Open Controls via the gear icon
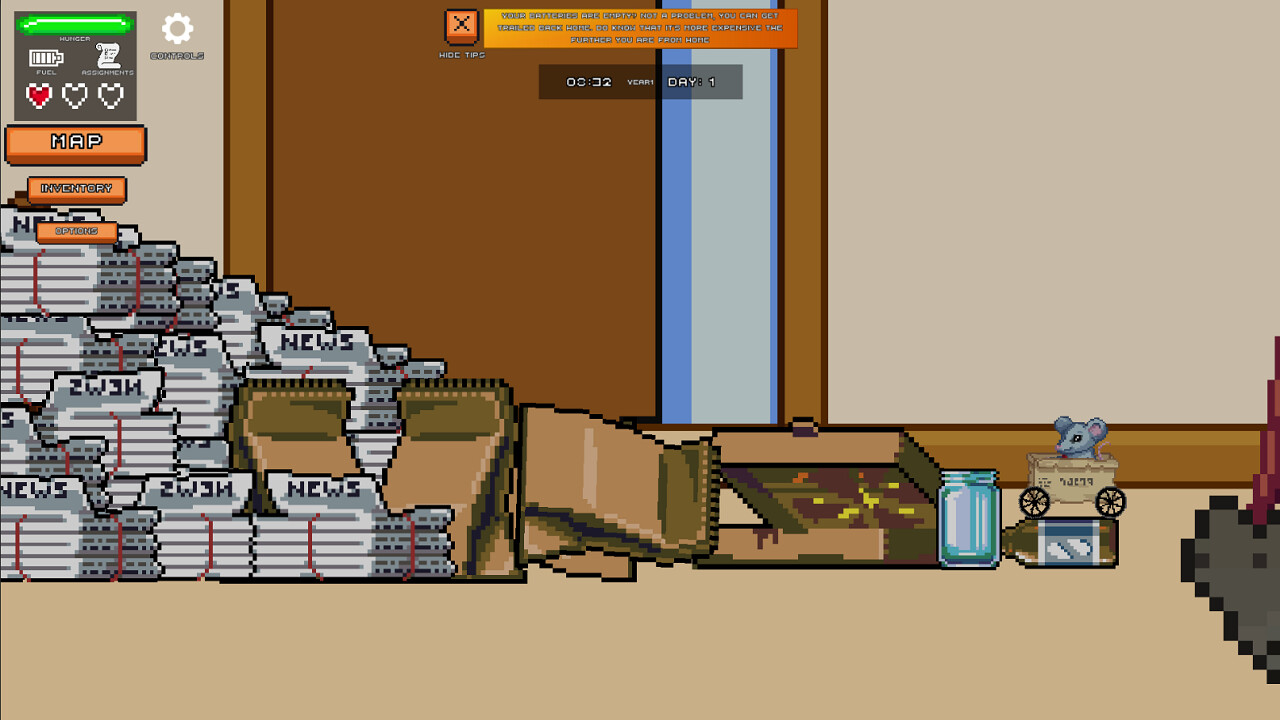The height and width of the screenshot is (720, 1280). [176, 30]
